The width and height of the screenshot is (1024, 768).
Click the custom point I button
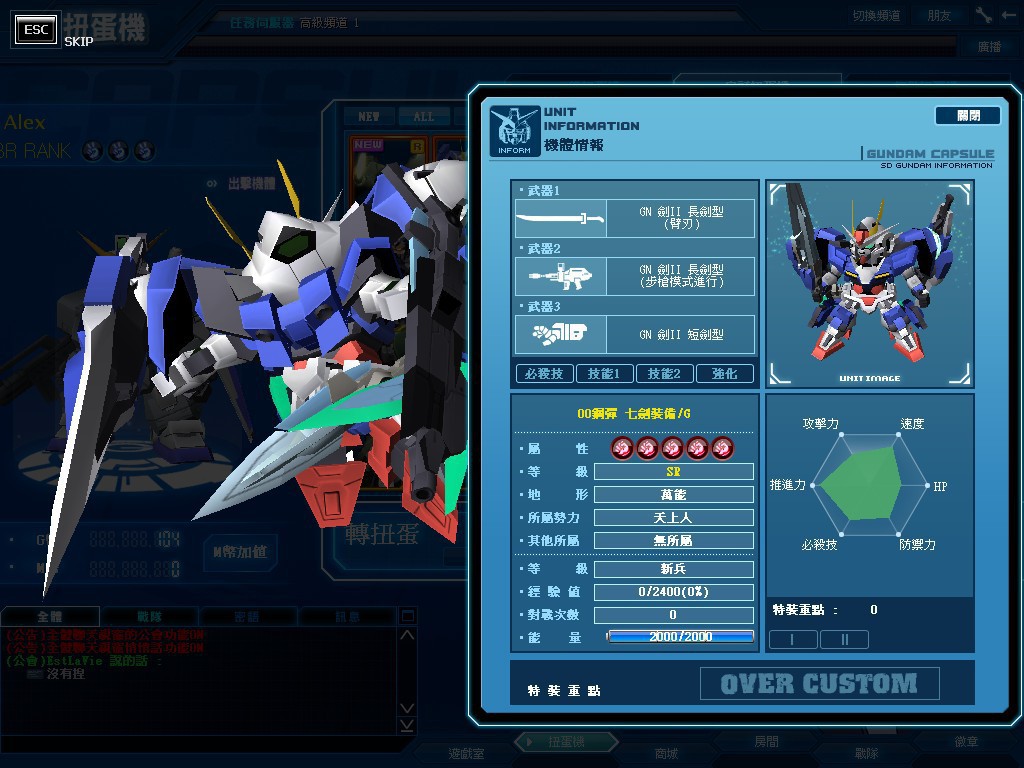pyautogui.click(x=792, y=639)
